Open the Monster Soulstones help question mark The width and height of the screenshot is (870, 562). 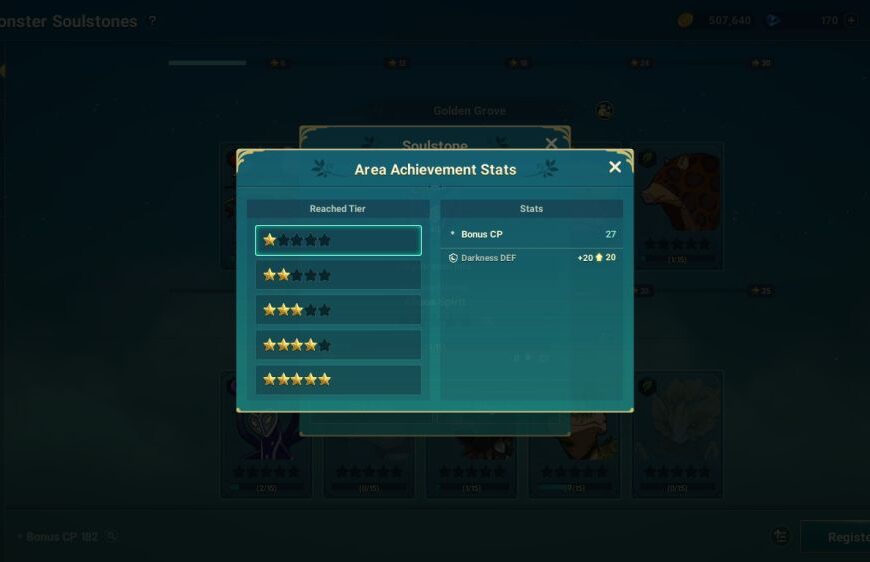point(152,21)
